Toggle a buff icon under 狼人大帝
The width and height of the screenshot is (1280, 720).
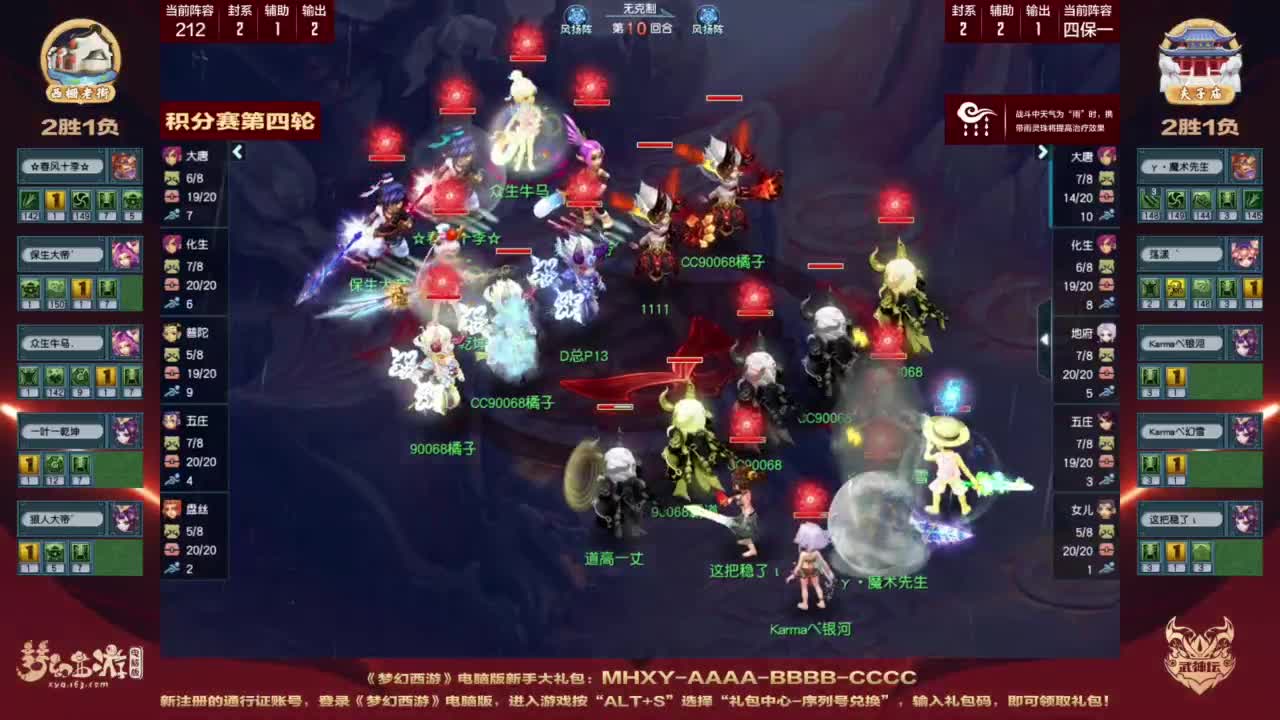(28, 550)
